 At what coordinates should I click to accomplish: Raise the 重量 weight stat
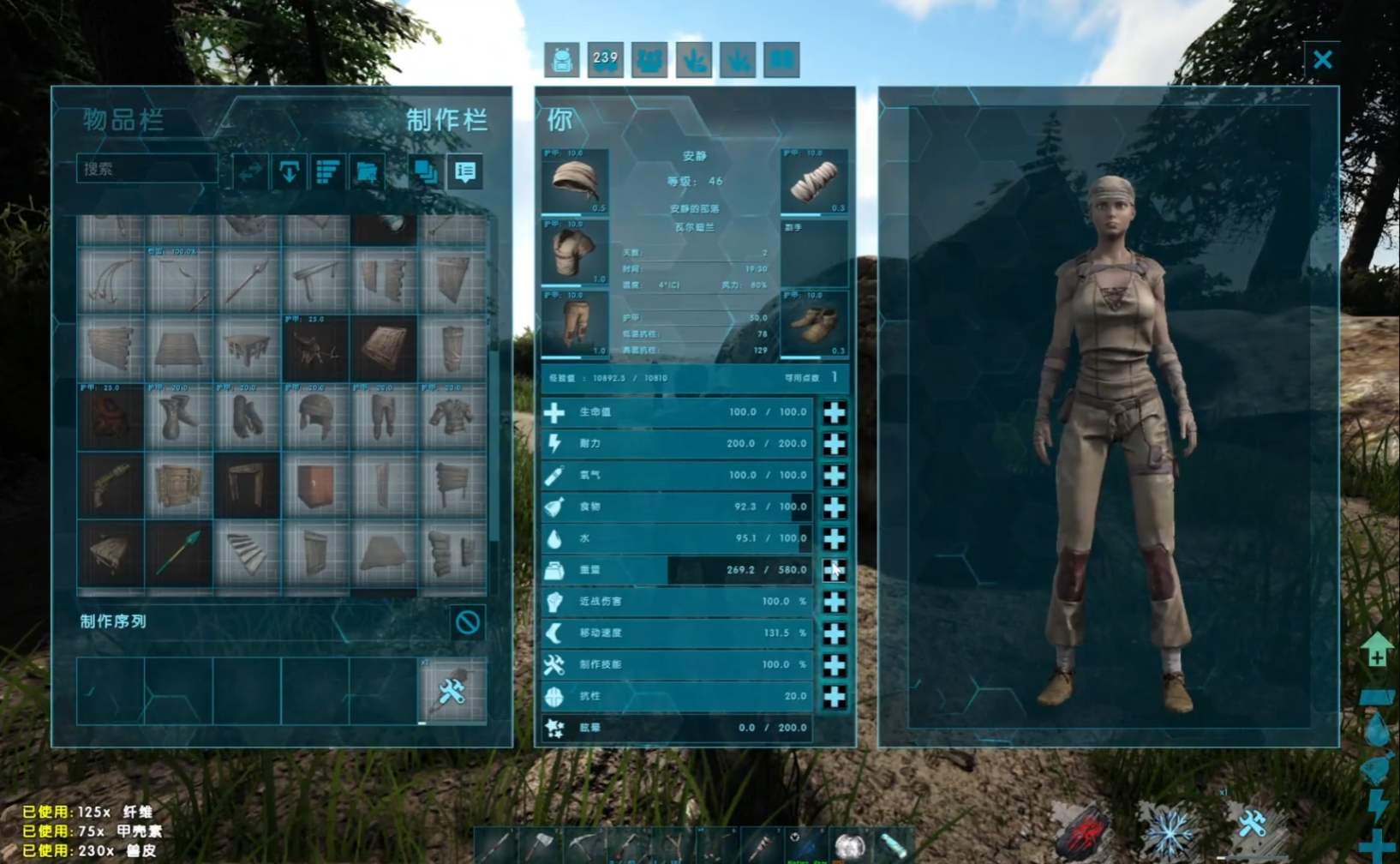(x=834, y=570)
